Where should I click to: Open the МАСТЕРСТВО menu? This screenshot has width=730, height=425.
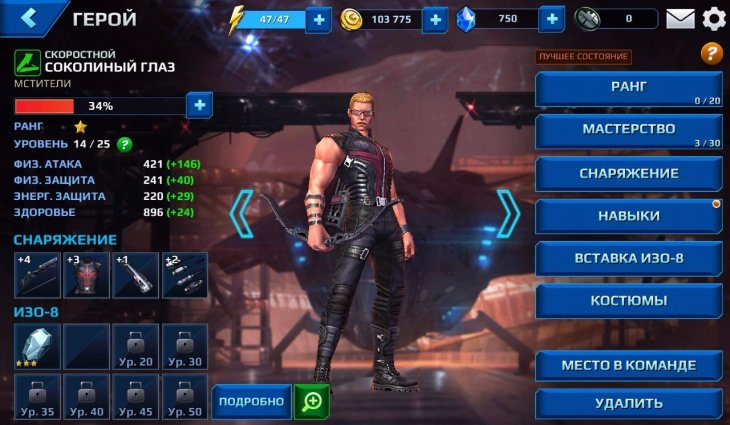[628, 131]
